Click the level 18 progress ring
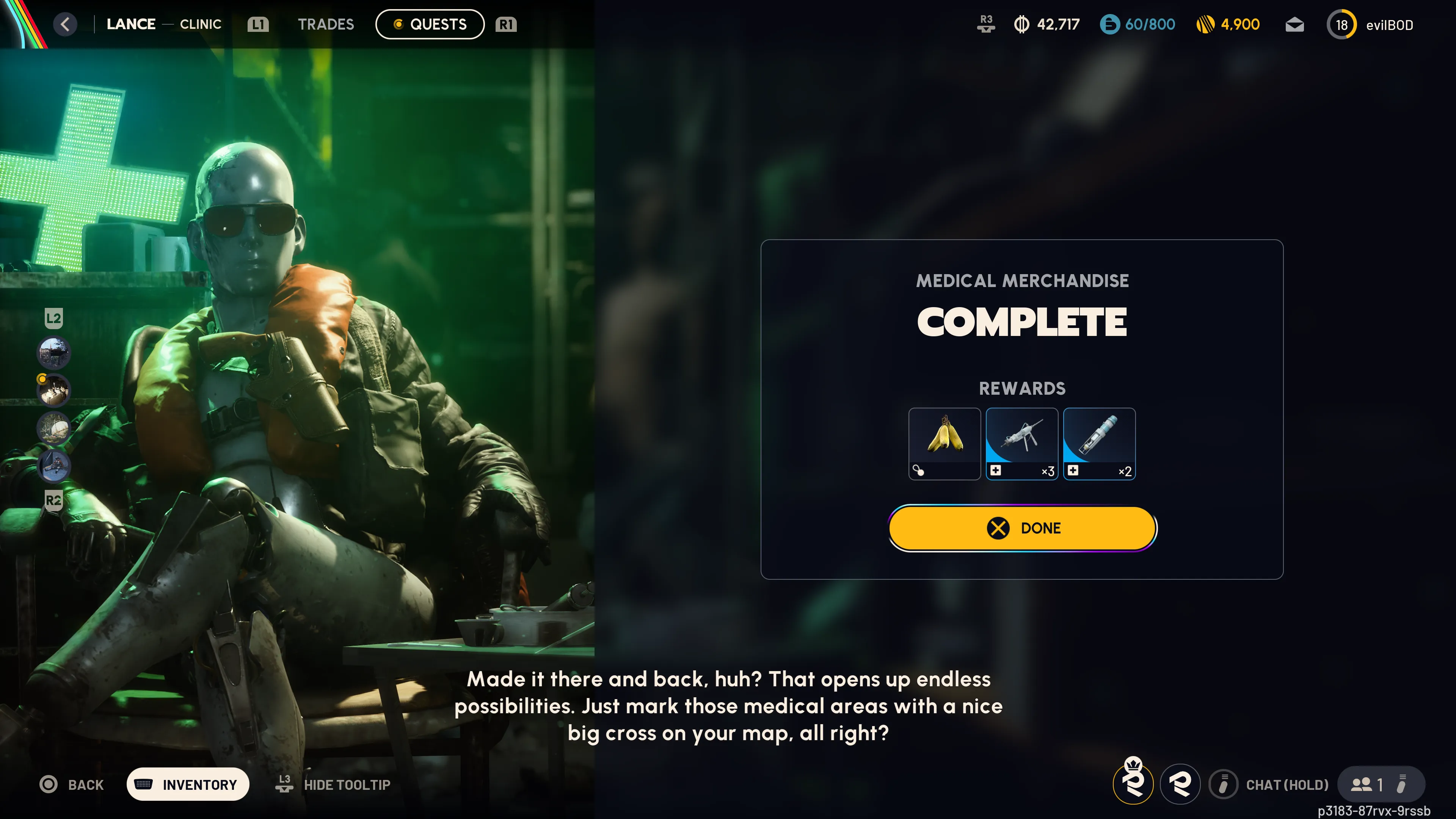 tap(1342, 24)
